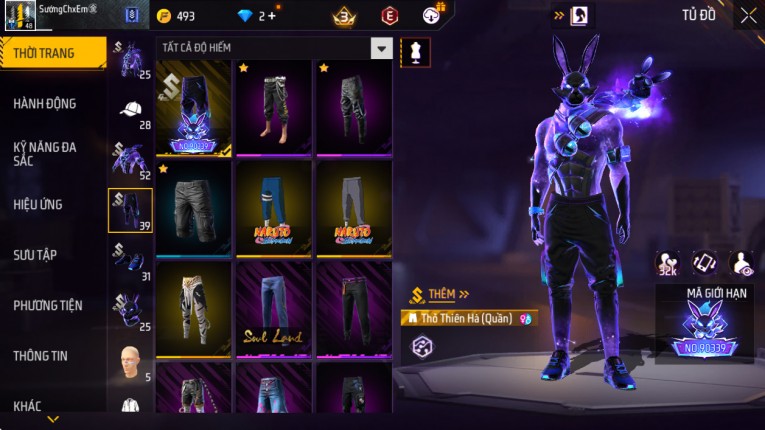The width and height of the screenshot is (765, 430).
Task: Click the mannequin outfit preview icon
Action: point(415,52)
